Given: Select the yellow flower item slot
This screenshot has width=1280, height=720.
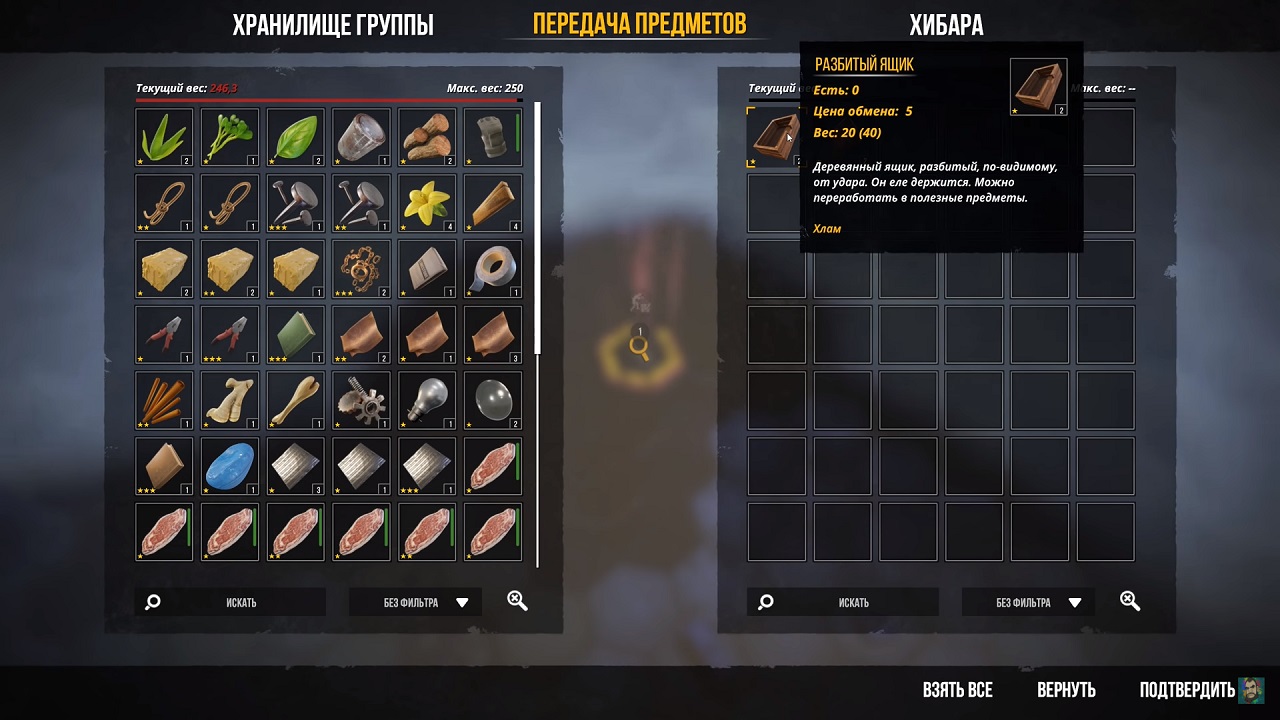Looking at the screenshot, I should click(427, 203).
